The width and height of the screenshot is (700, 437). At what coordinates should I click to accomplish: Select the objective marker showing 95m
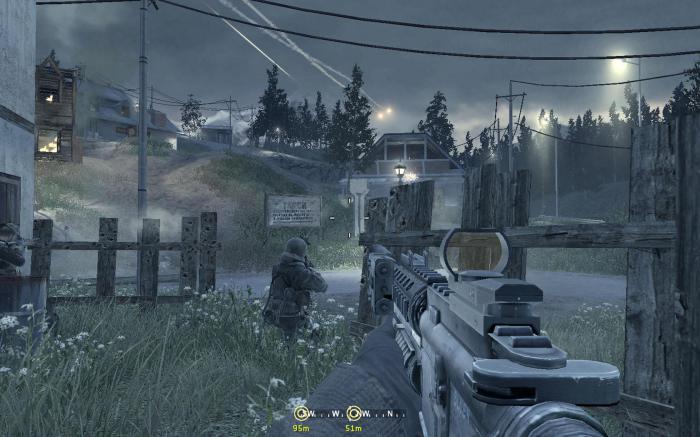[x=301, y=414]
